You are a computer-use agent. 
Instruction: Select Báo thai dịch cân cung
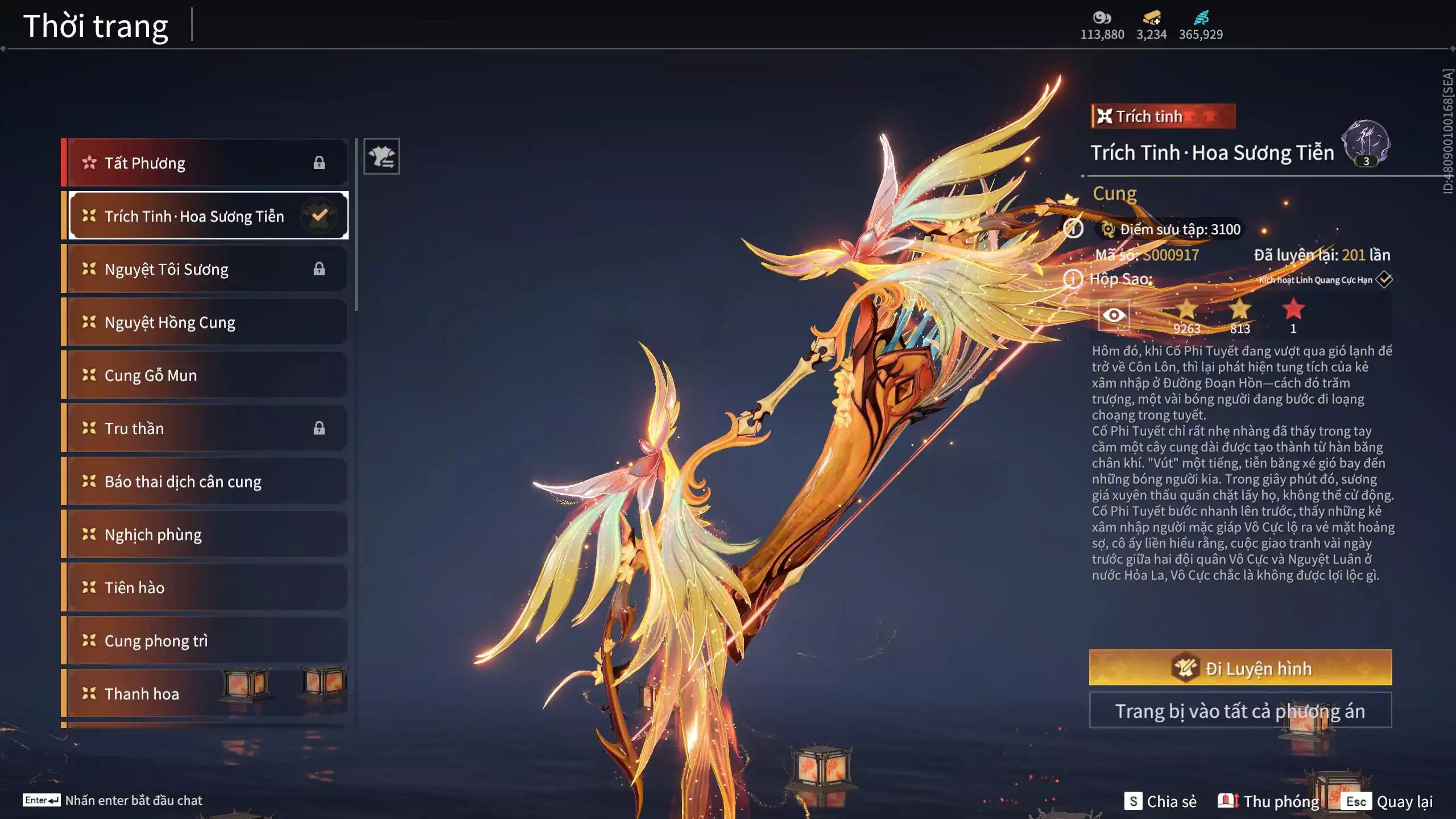point(205,482)
